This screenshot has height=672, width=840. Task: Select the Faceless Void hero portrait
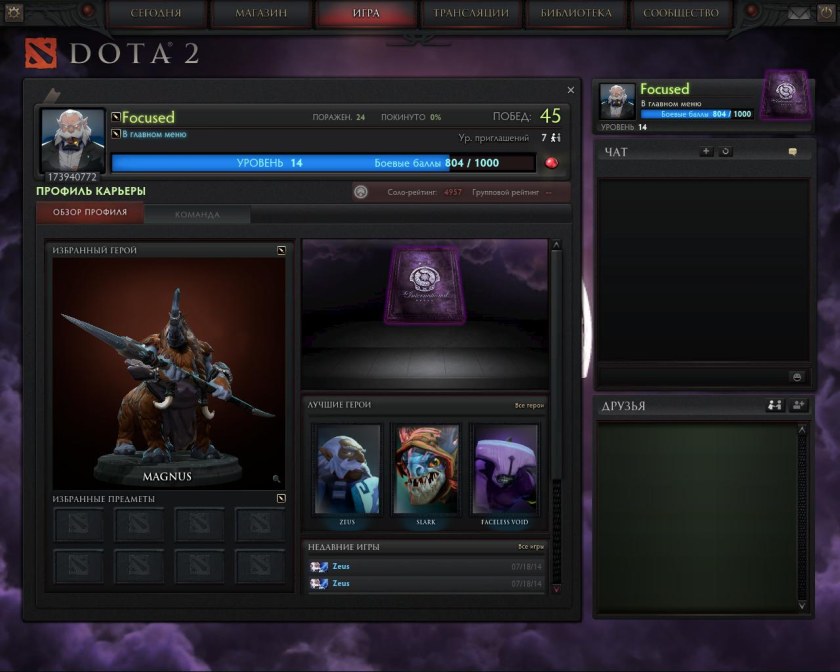[x=505, y=470]
